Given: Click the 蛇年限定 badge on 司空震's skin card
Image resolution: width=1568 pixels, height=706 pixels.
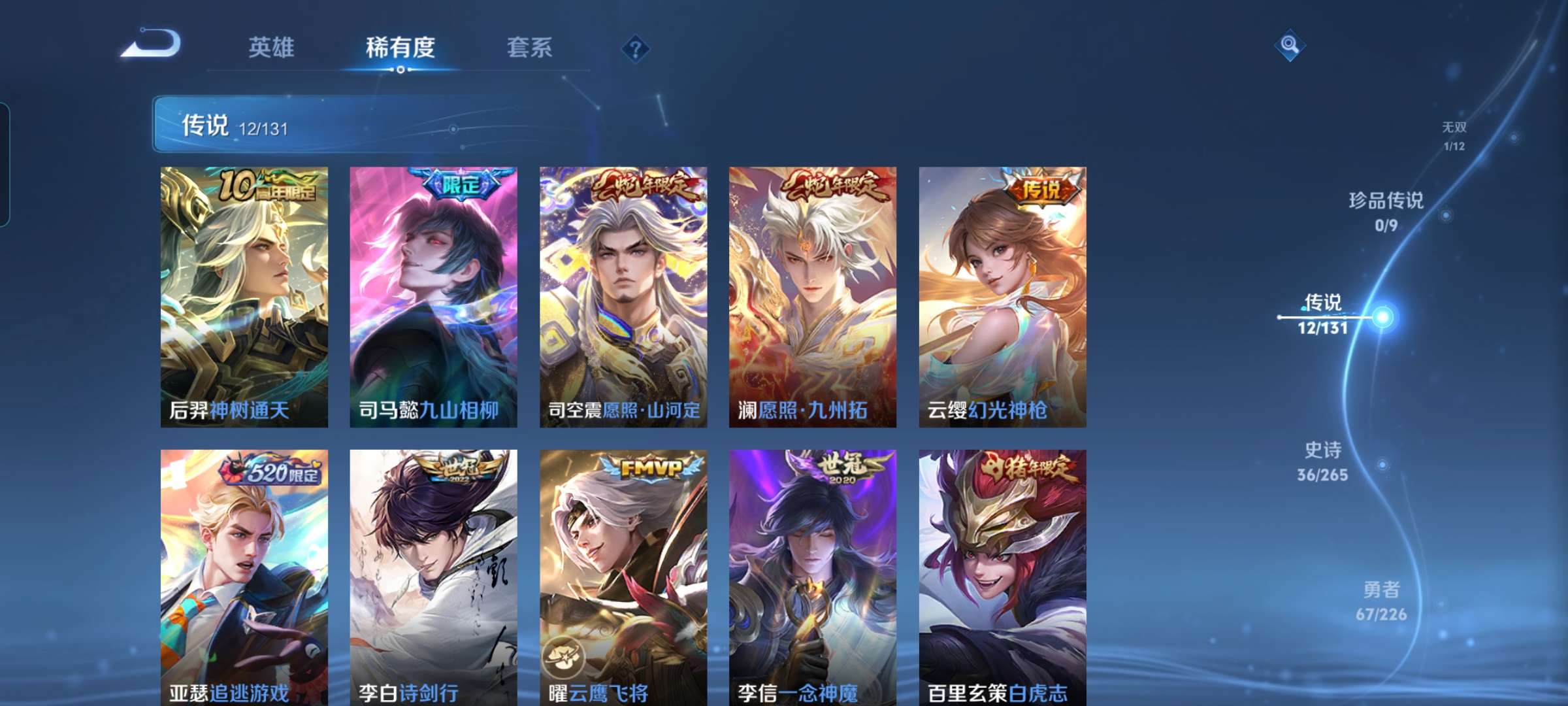Looking at the screenshot, I should pyautogui.click(x=643, y=187).
